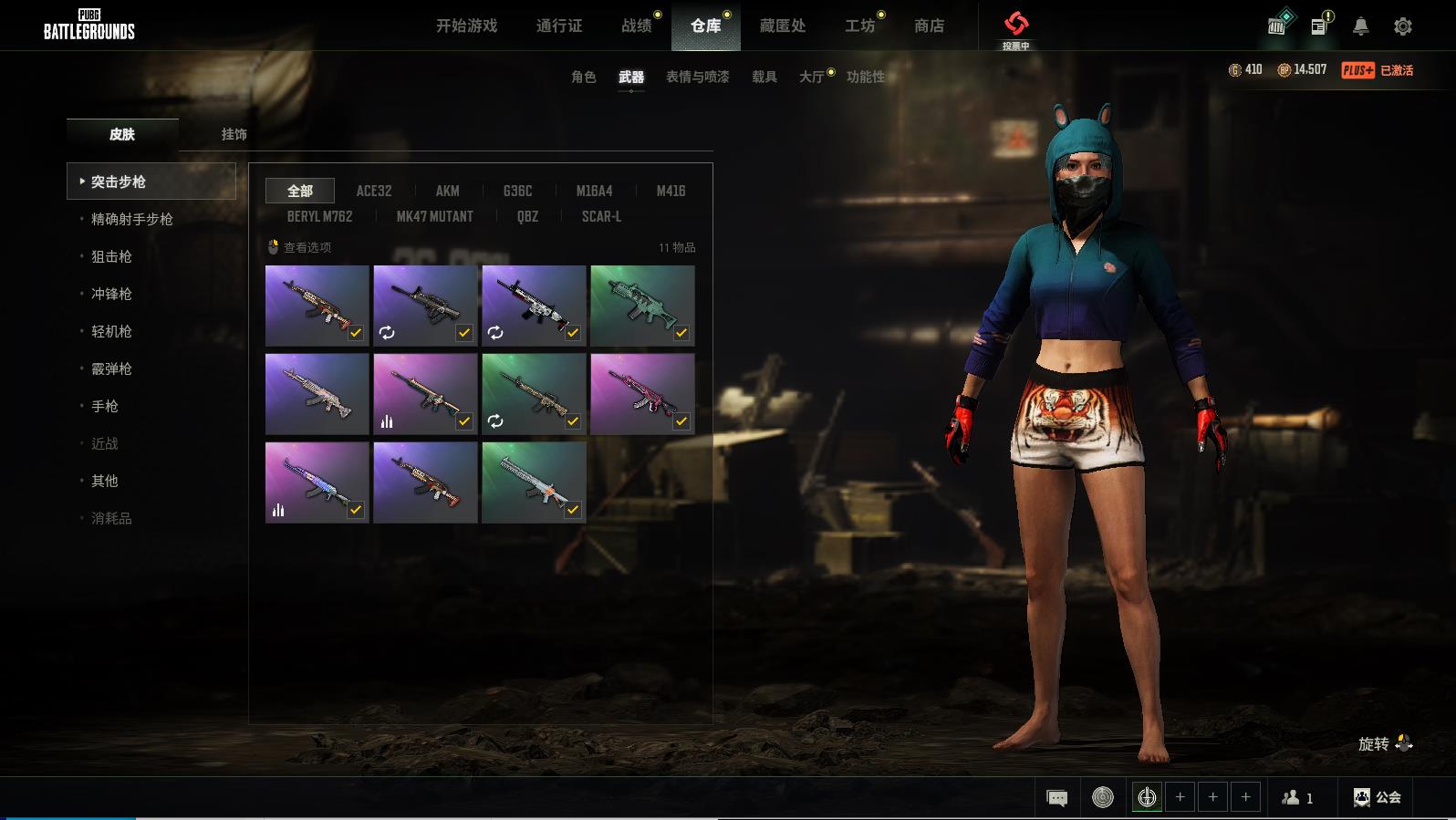Open the settings gear icon
This screenshot has width=1456, height=820.
(x=1403, y=26)
